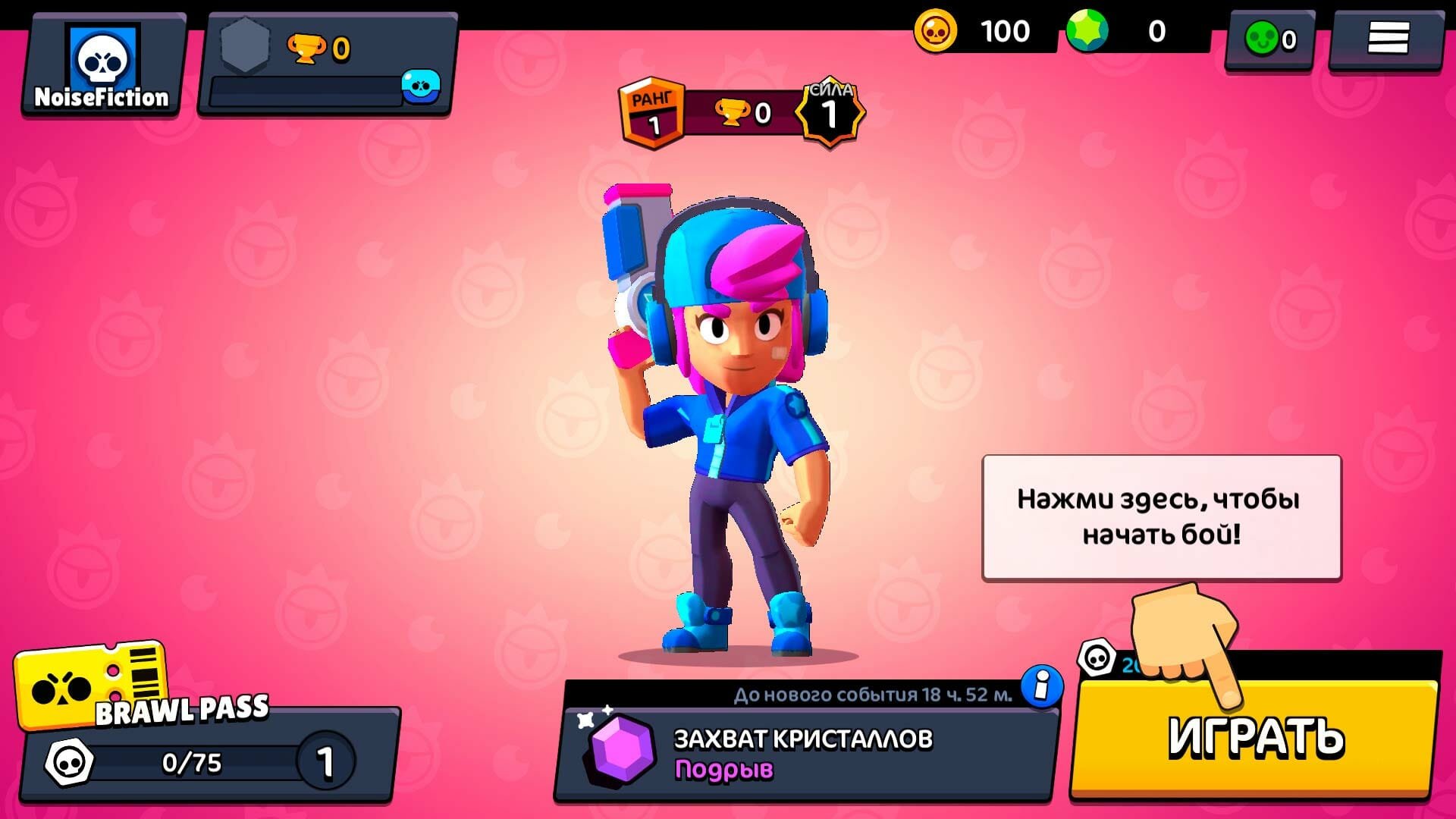This screenshot has width=1456, height=819.
Task: Open the friends list with green skull
Action: click(1270, 39)
